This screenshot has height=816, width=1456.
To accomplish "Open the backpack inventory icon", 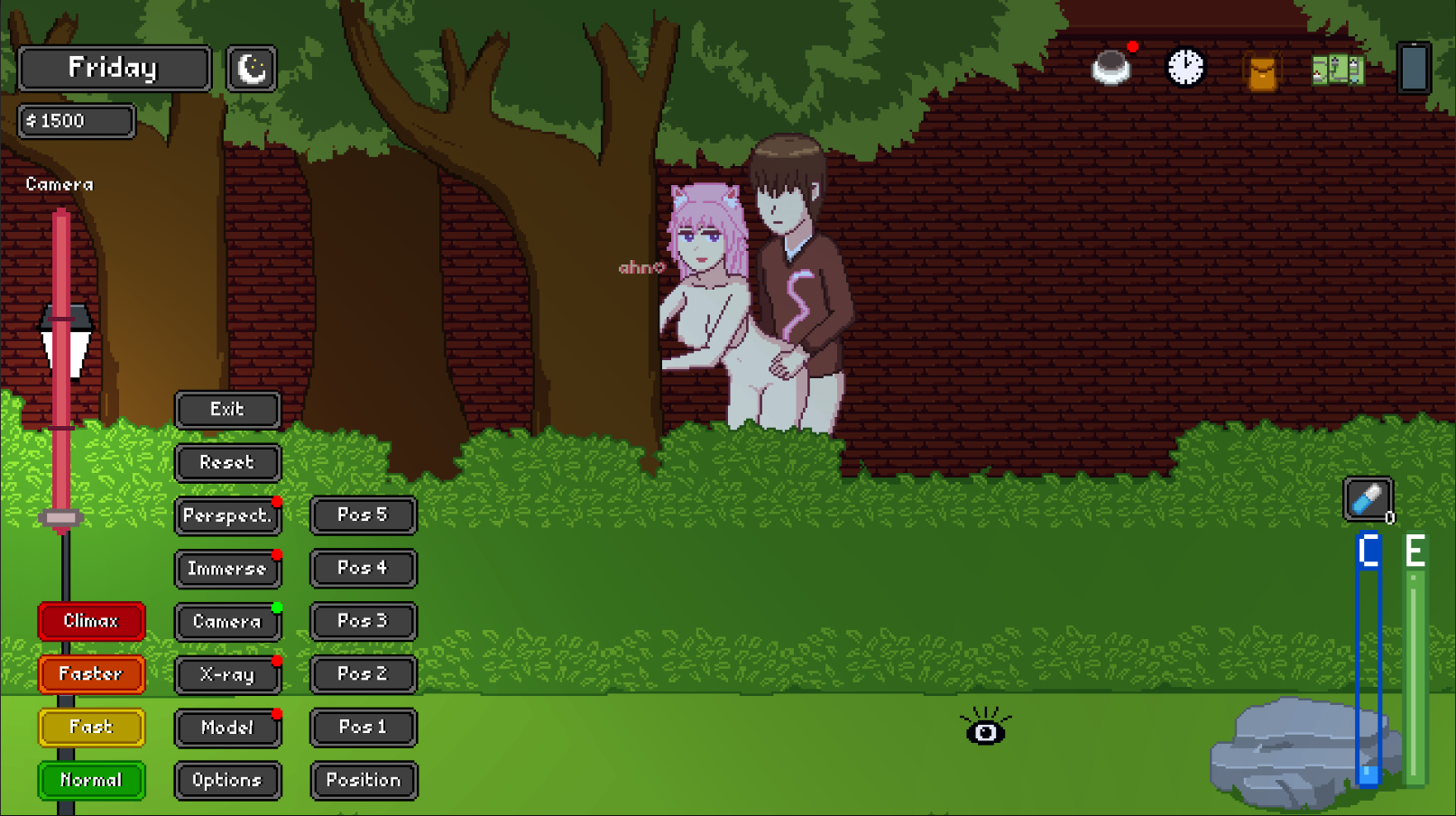I will [1260, 69].
